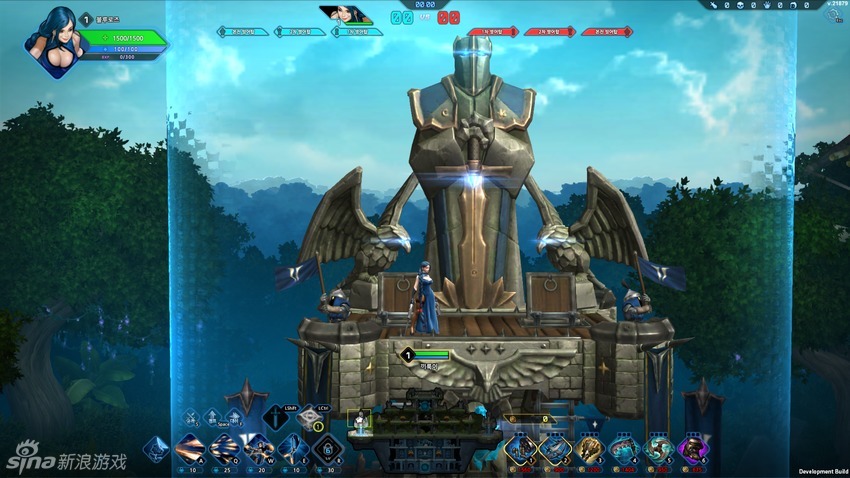Click the blue-haired hero portrait
This screenshot has width=850, height=478.
coord(57,43)
